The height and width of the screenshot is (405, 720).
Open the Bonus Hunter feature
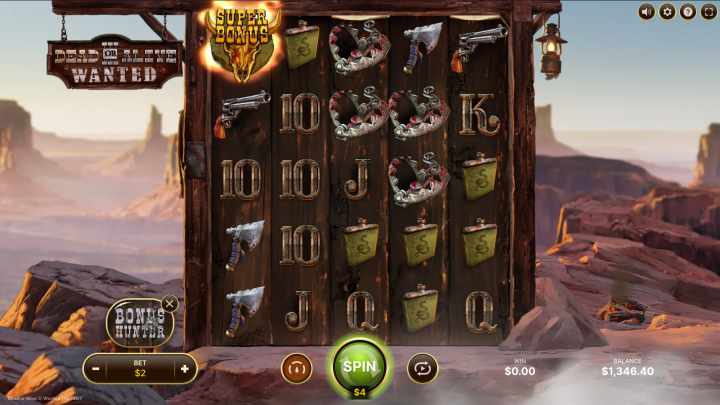(139, 323)
